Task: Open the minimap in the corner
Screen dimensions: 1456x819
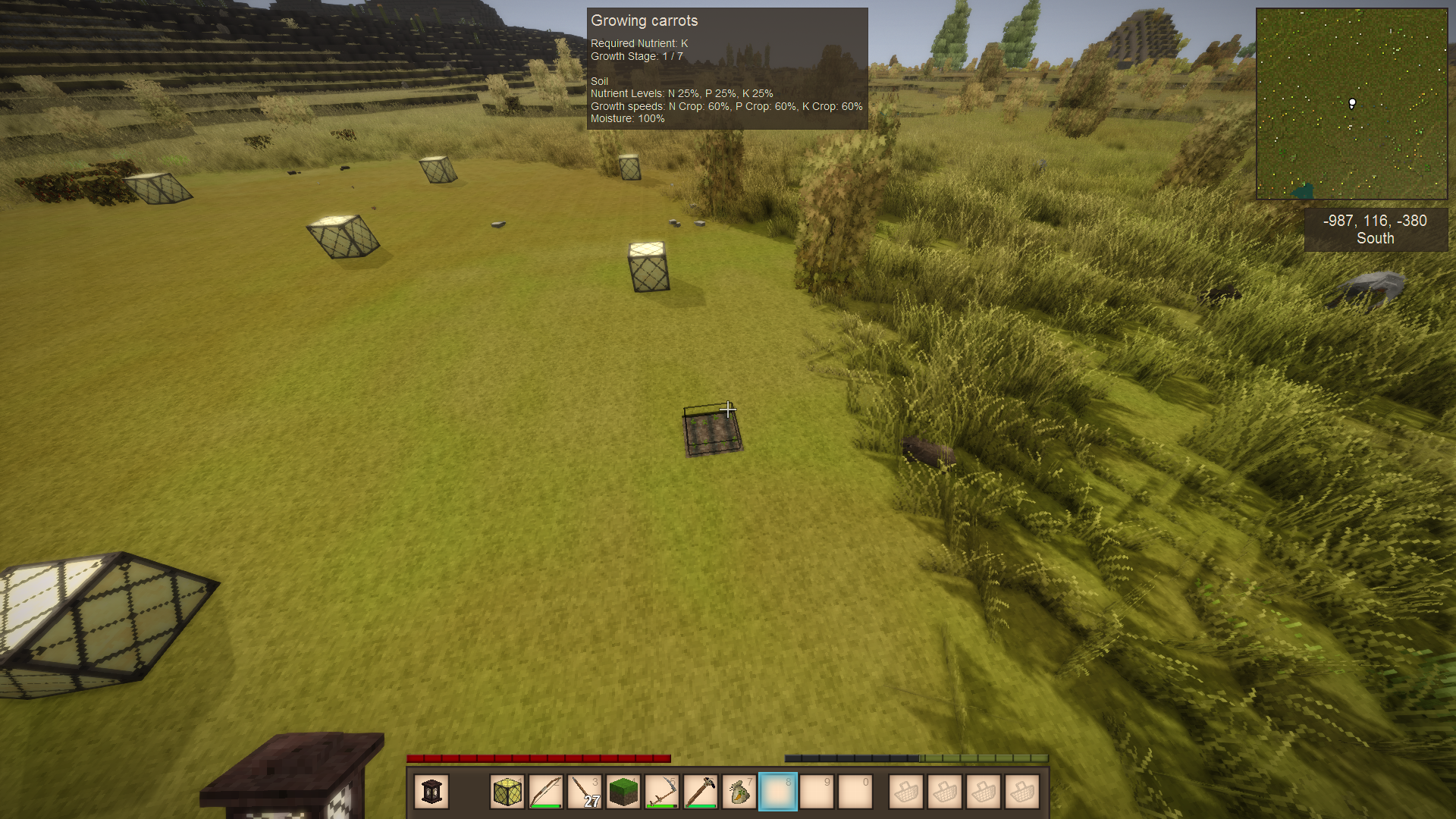Action: pyautogui.click(x=1351, y=104)
